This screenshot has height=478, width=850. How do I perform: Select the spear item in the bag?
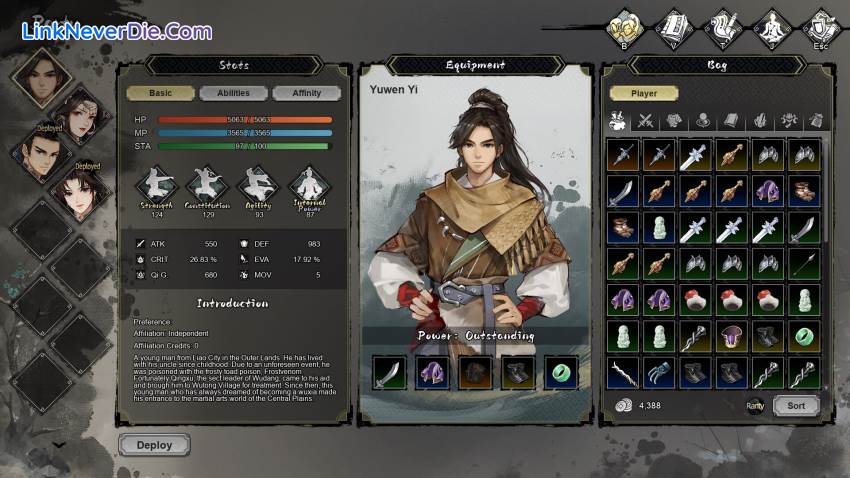pos(803,264)
